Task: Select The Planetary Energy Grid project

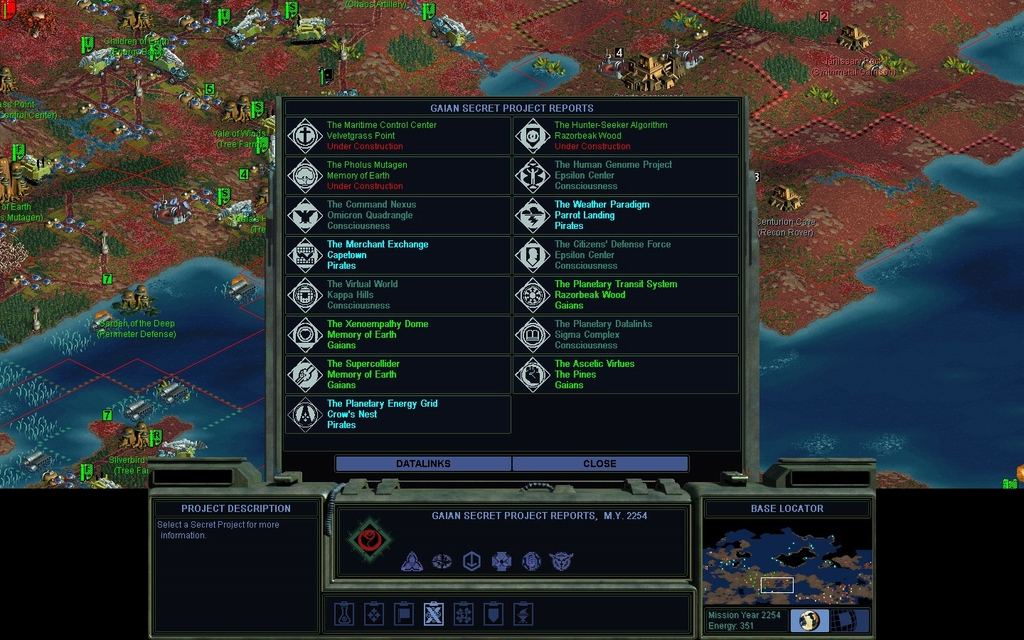Action: pyautogui.click(x=398, y=414)
